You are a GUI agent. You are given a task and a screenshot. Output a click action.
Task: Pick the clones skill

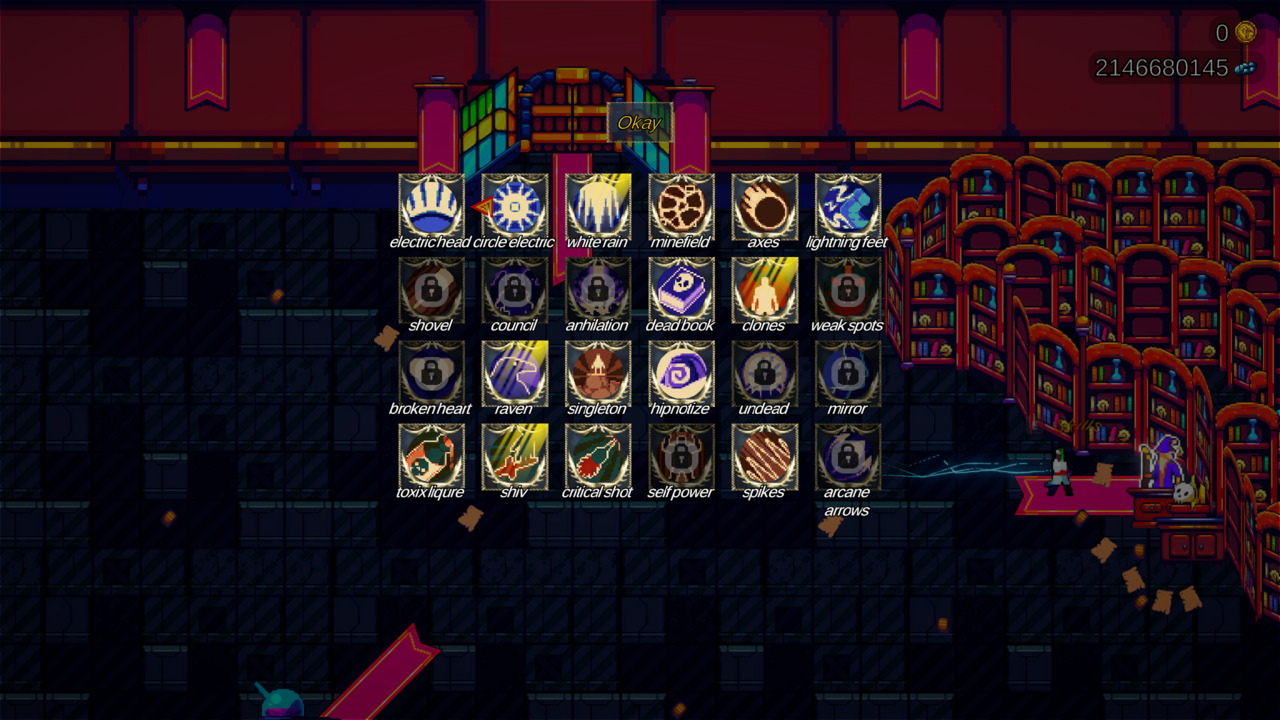point(765,290)
